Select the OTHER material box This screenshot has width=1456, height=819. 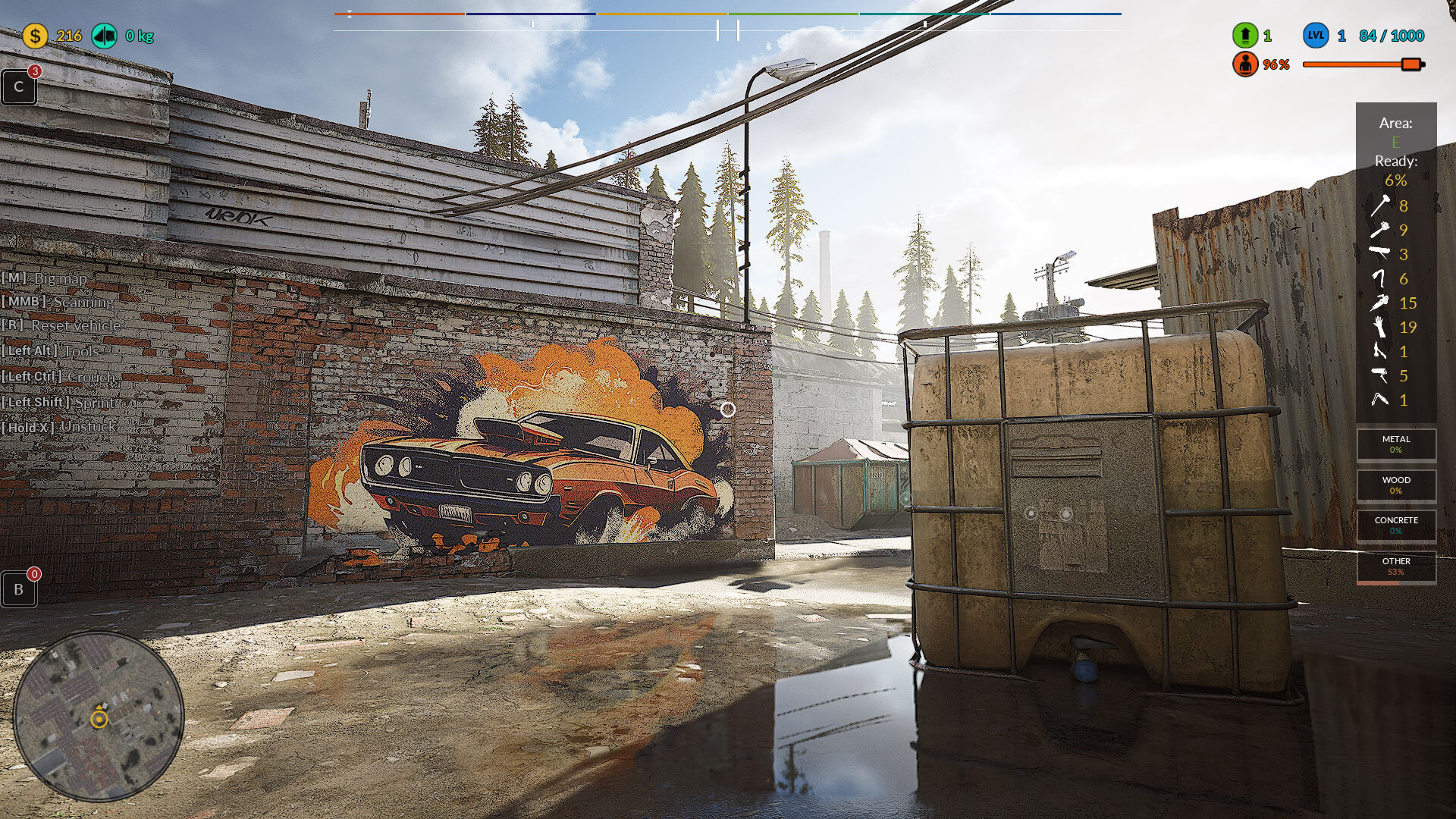tap(1395, 566)
